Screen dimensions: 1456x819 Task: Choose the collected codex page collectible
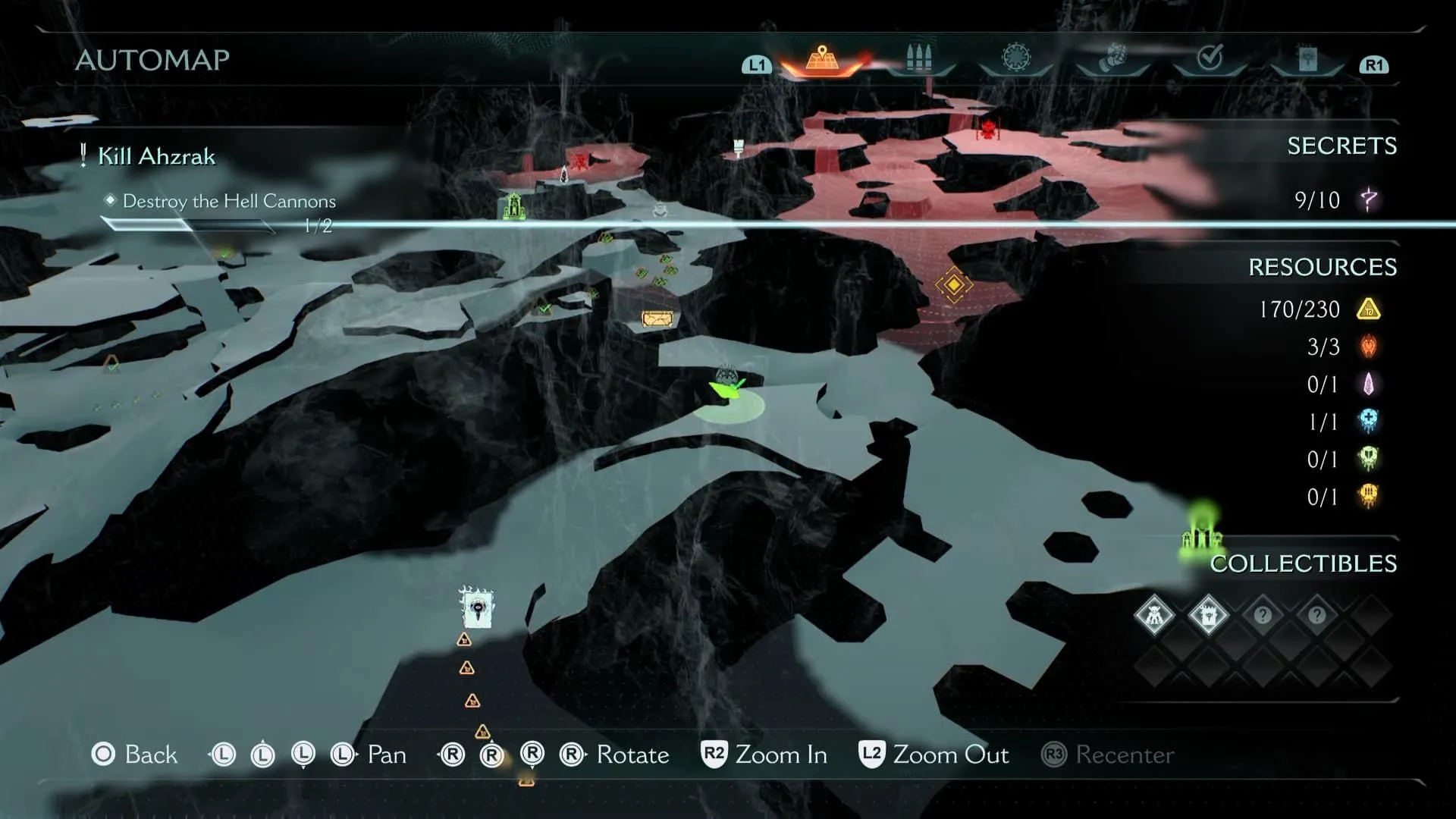click(1208, 615)
